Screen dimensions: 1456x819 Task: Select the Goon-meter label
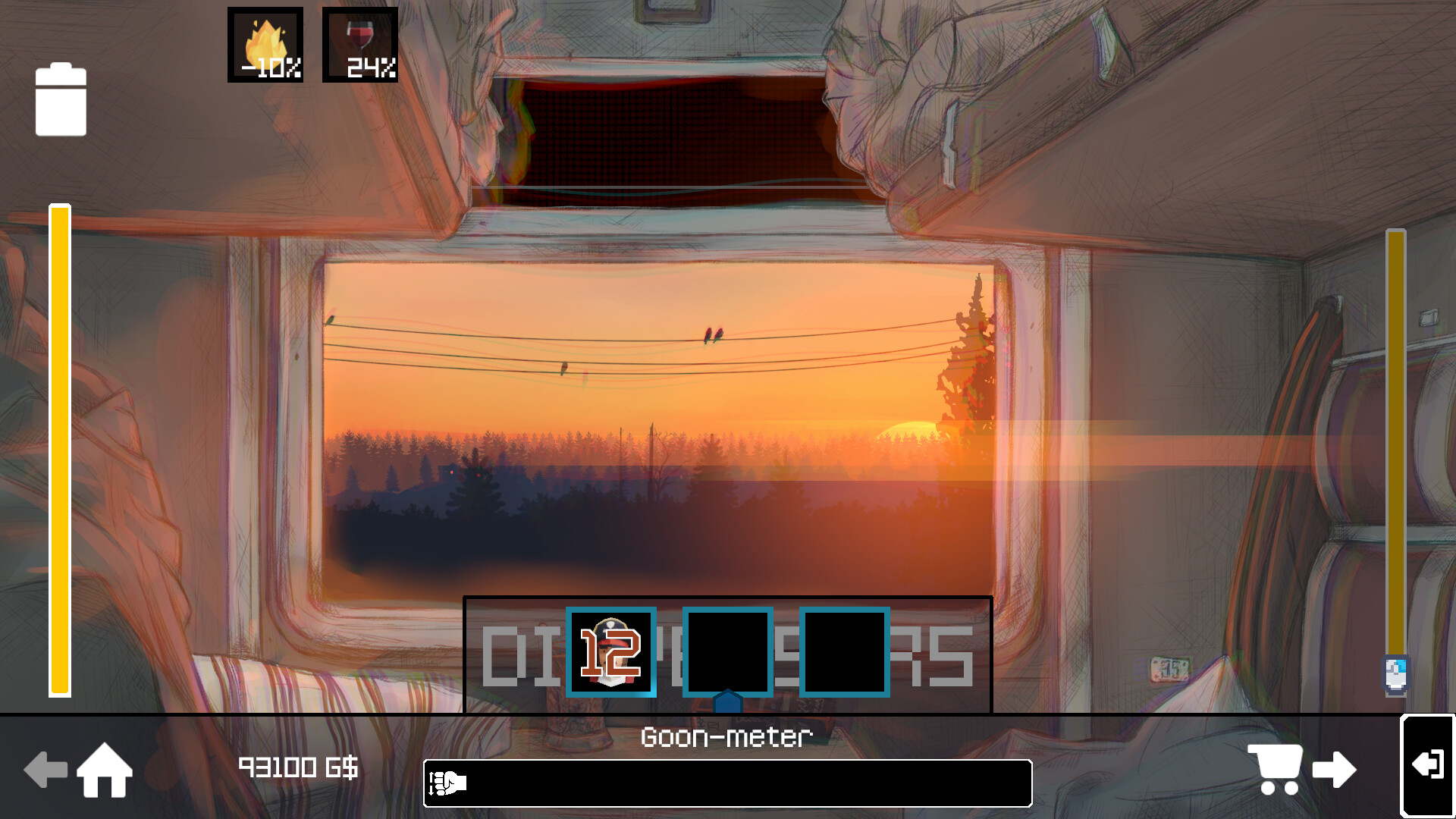(x=726, y=736)
